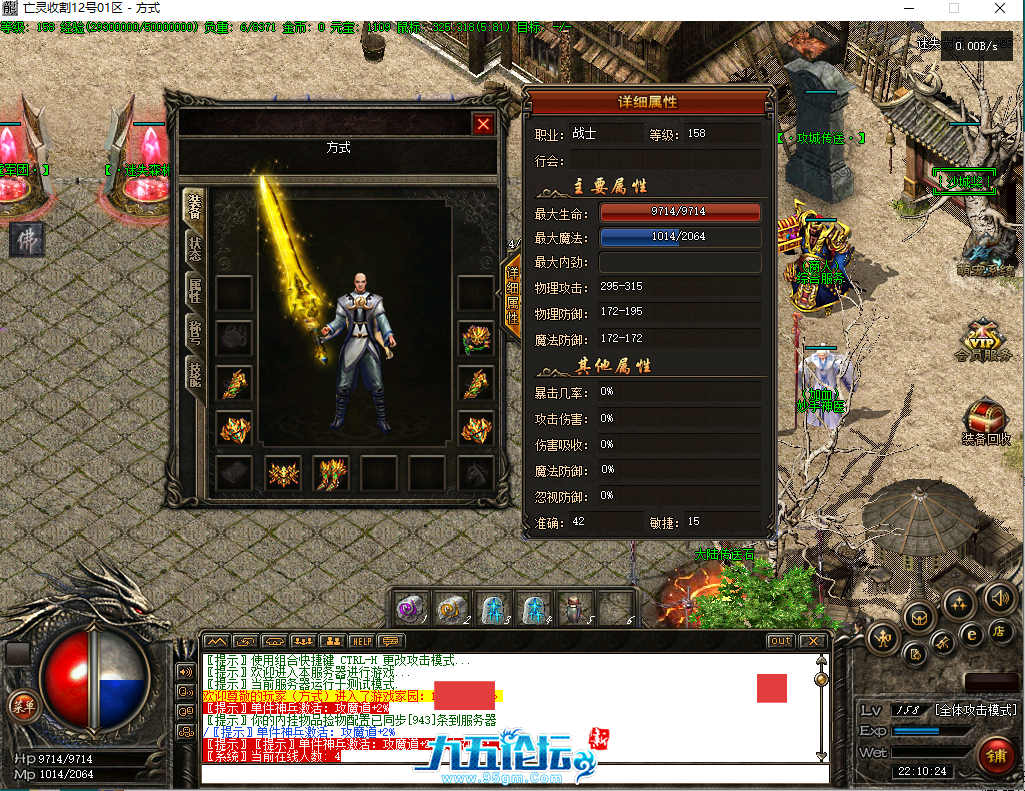Open the 店 shop round icon

click(x=998, y=631)
